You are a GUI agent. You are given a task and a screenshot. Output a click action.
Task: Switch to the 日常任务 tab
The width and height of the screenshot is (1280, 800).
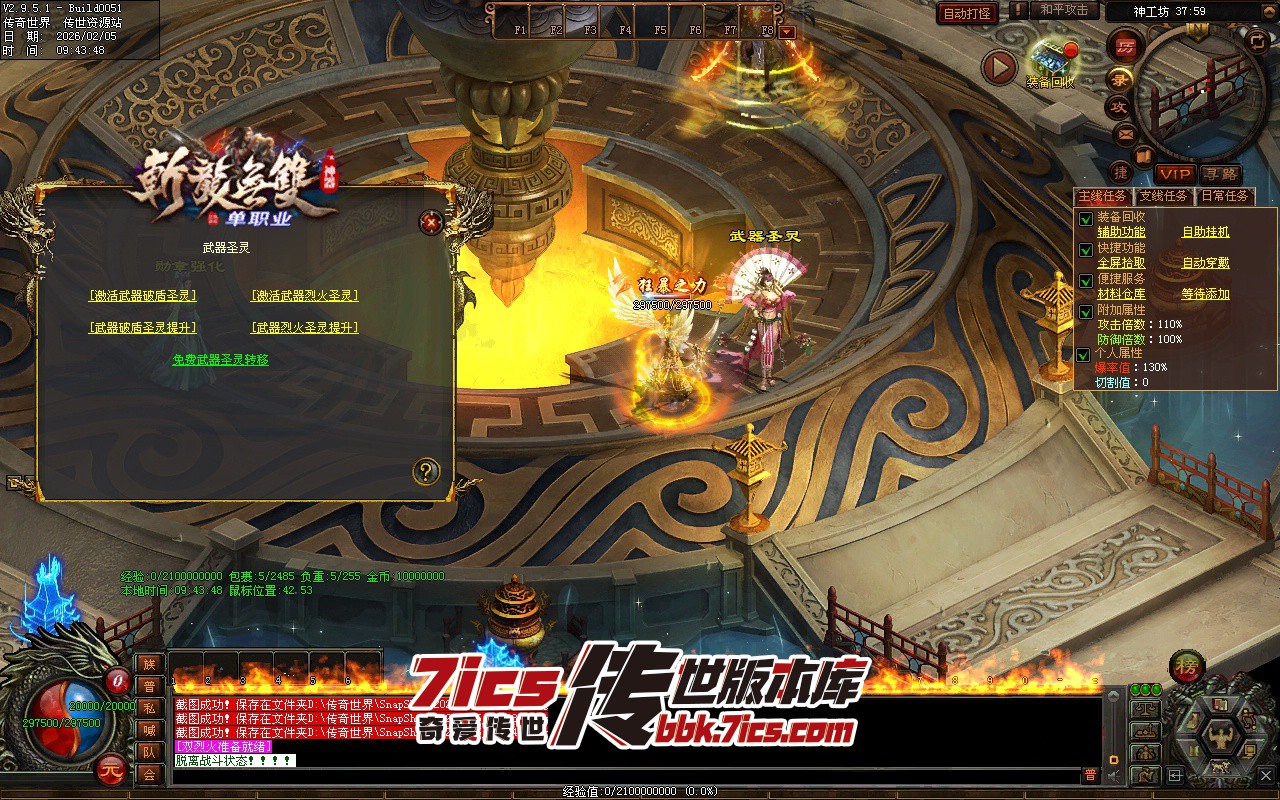1224,196
